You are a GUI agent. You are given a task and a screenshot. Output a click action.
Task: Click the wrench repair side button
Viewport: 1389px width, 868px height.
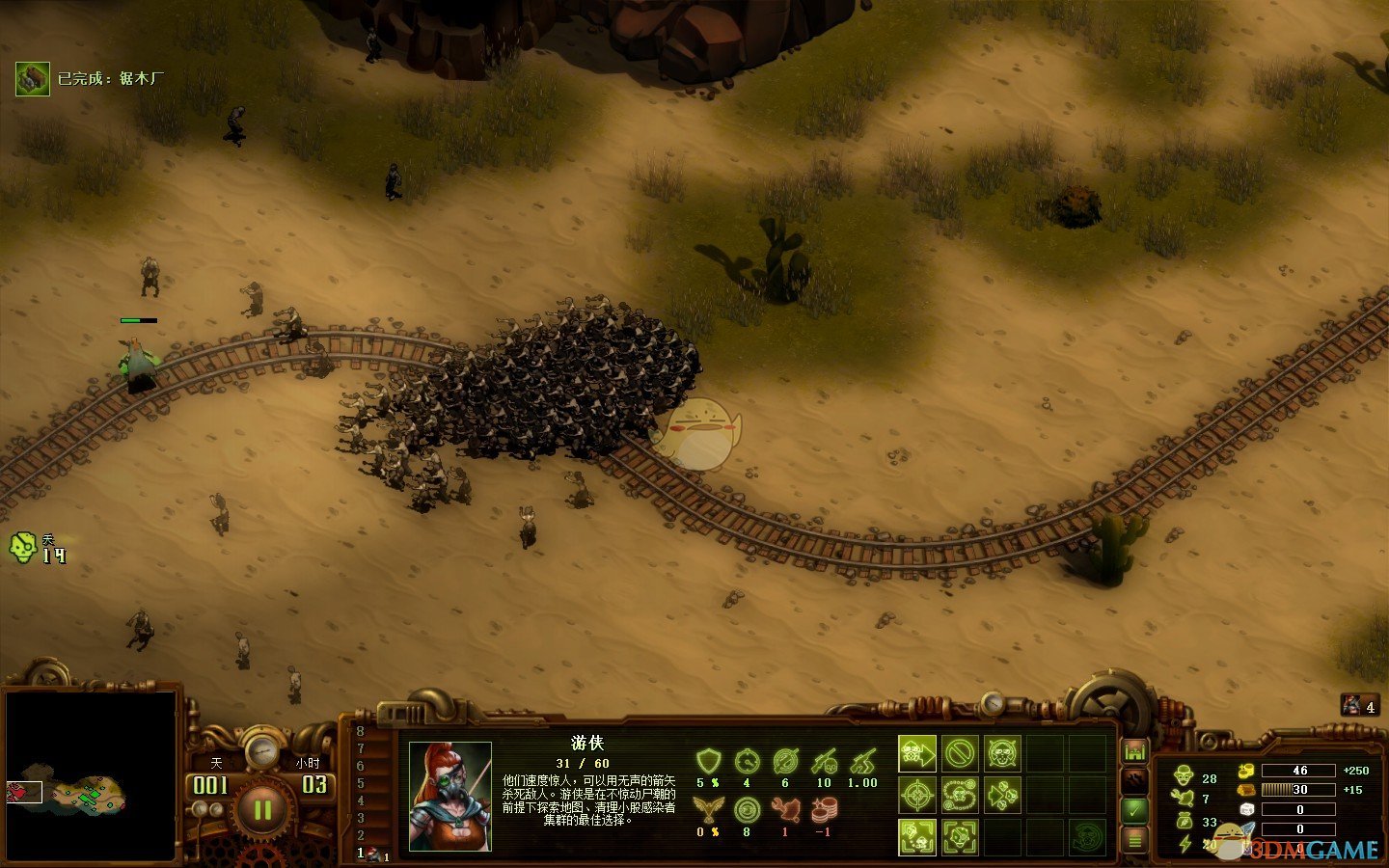[x=1134, y=780]
